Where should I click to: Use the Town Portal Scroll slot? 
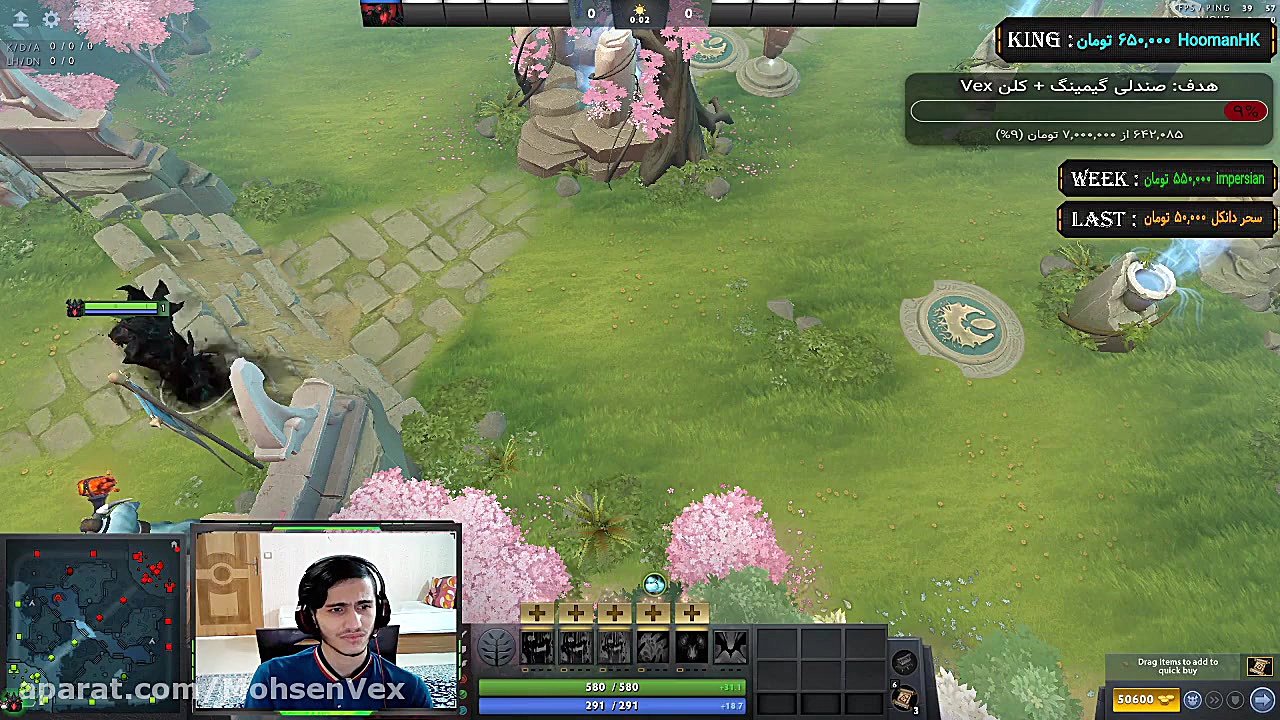[903, 699]
